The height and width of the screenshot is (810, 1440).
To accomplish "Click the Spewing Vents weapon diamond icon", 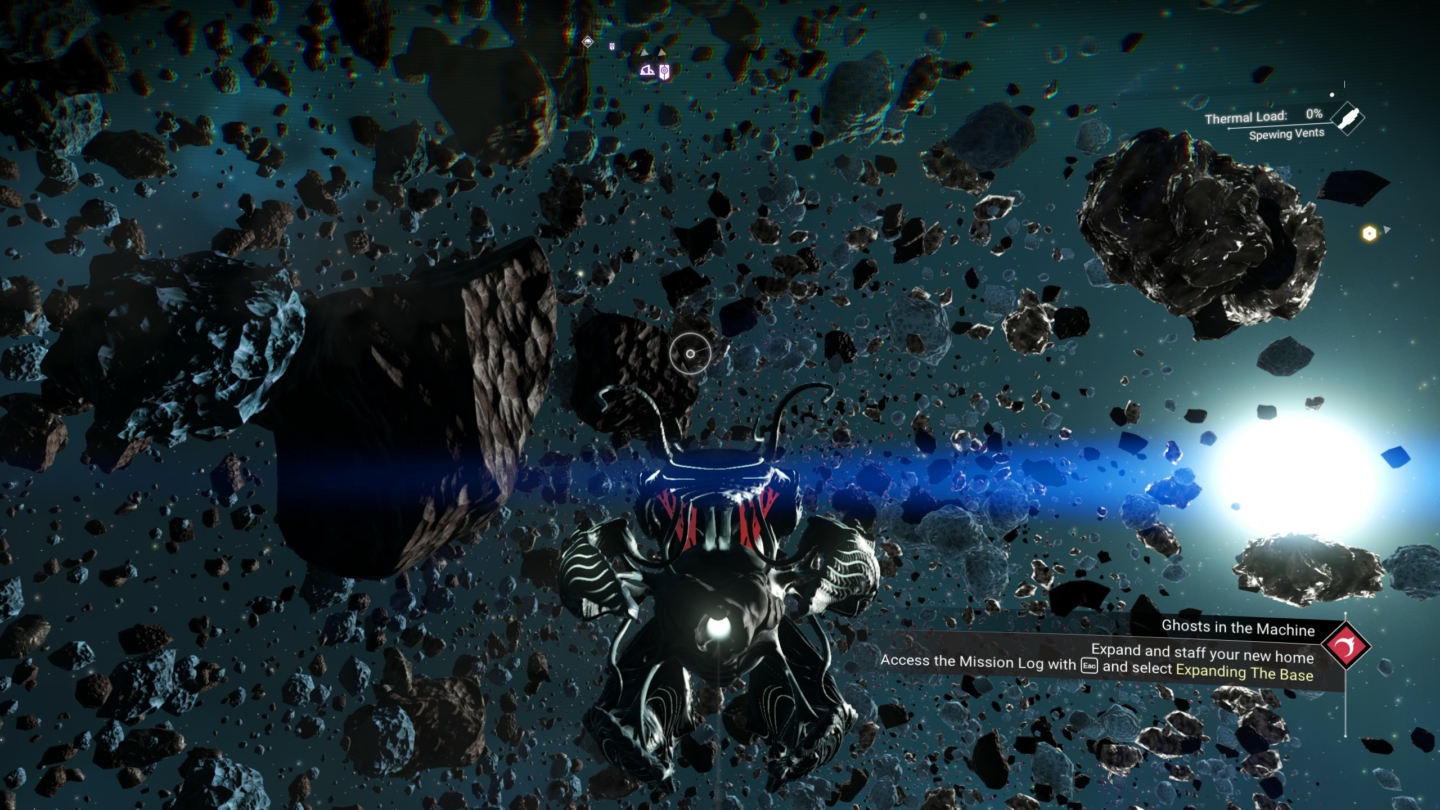I will point(1348,118).
